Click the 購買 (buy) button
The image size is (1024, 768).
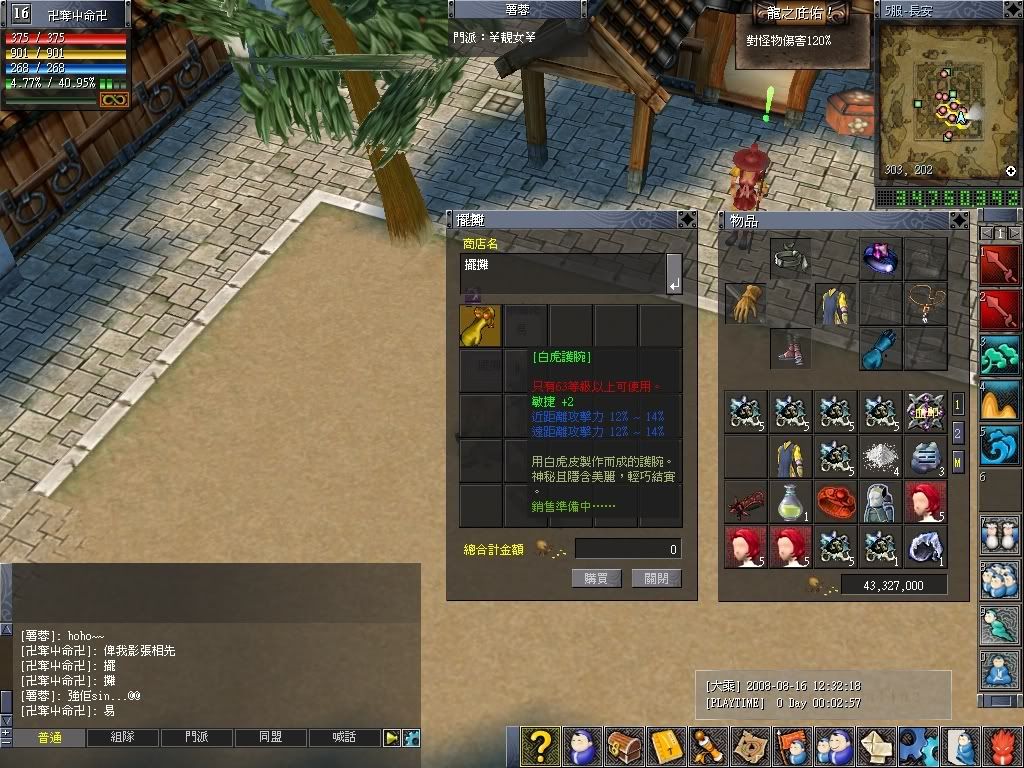596,578
